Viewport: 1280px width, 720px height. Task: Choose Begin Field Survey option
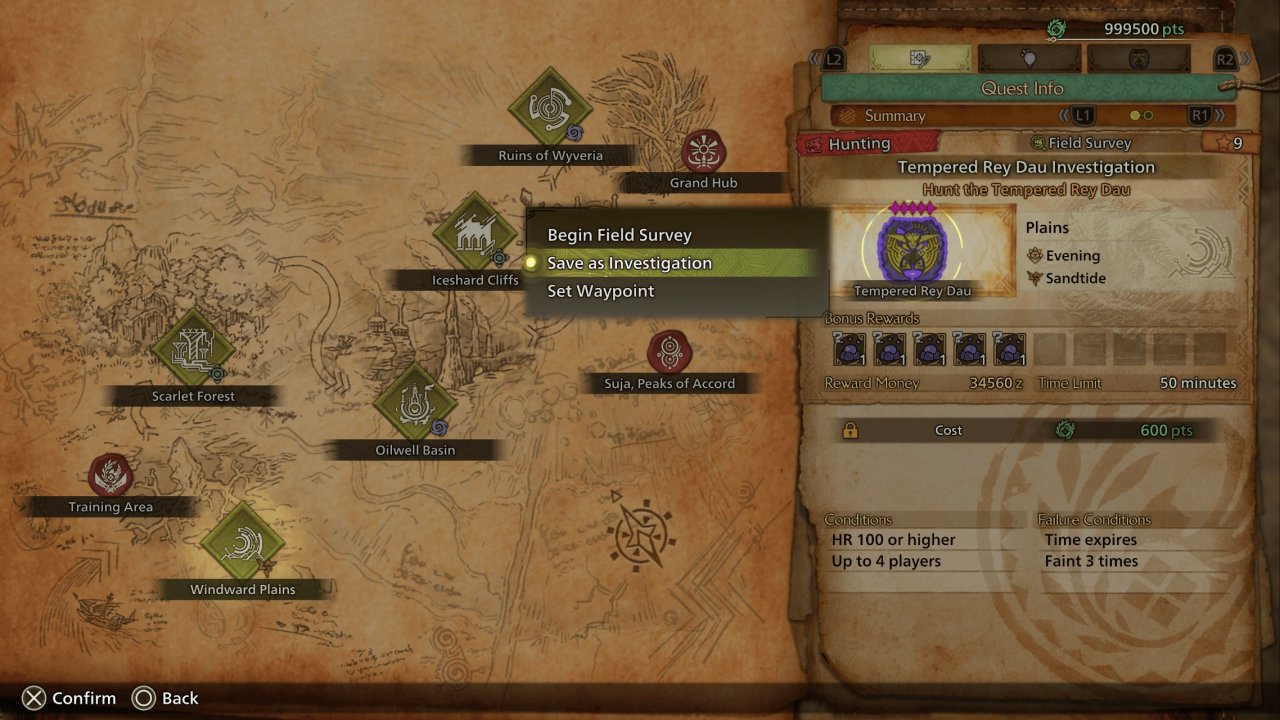(619, 235)
